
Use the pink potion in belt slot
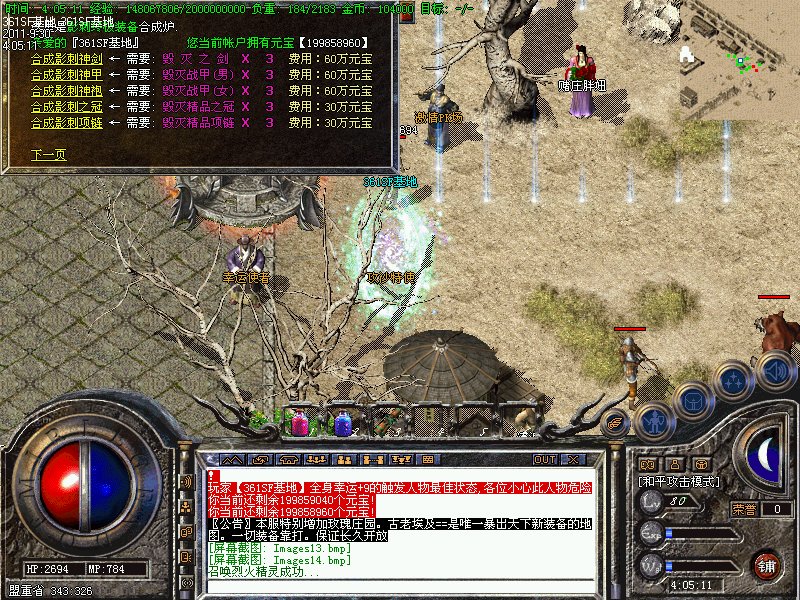[x=300, y=422]
